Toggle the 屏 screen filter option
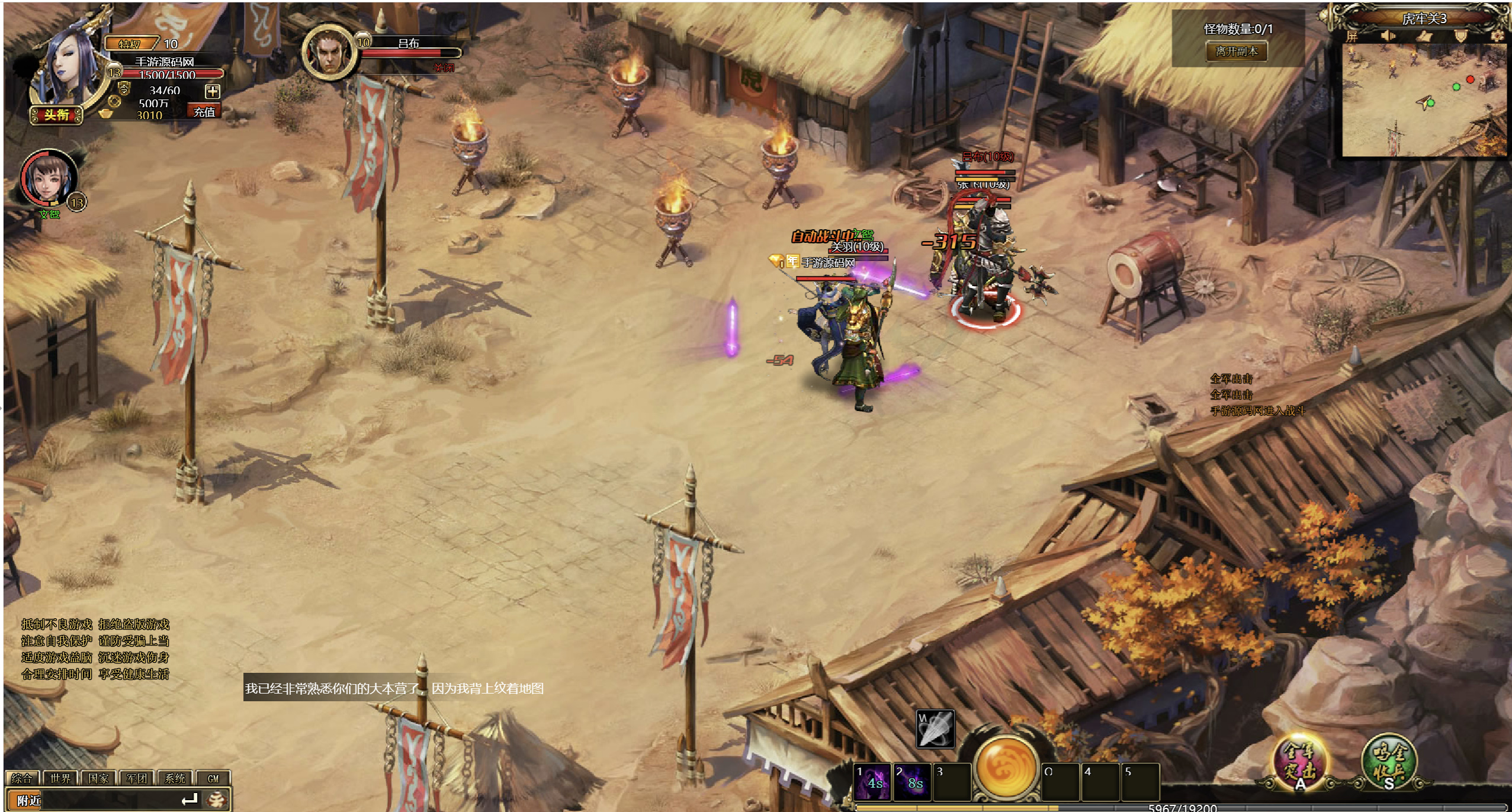Viewport: 1512px width, 812px height. (x=1352, y=37)
